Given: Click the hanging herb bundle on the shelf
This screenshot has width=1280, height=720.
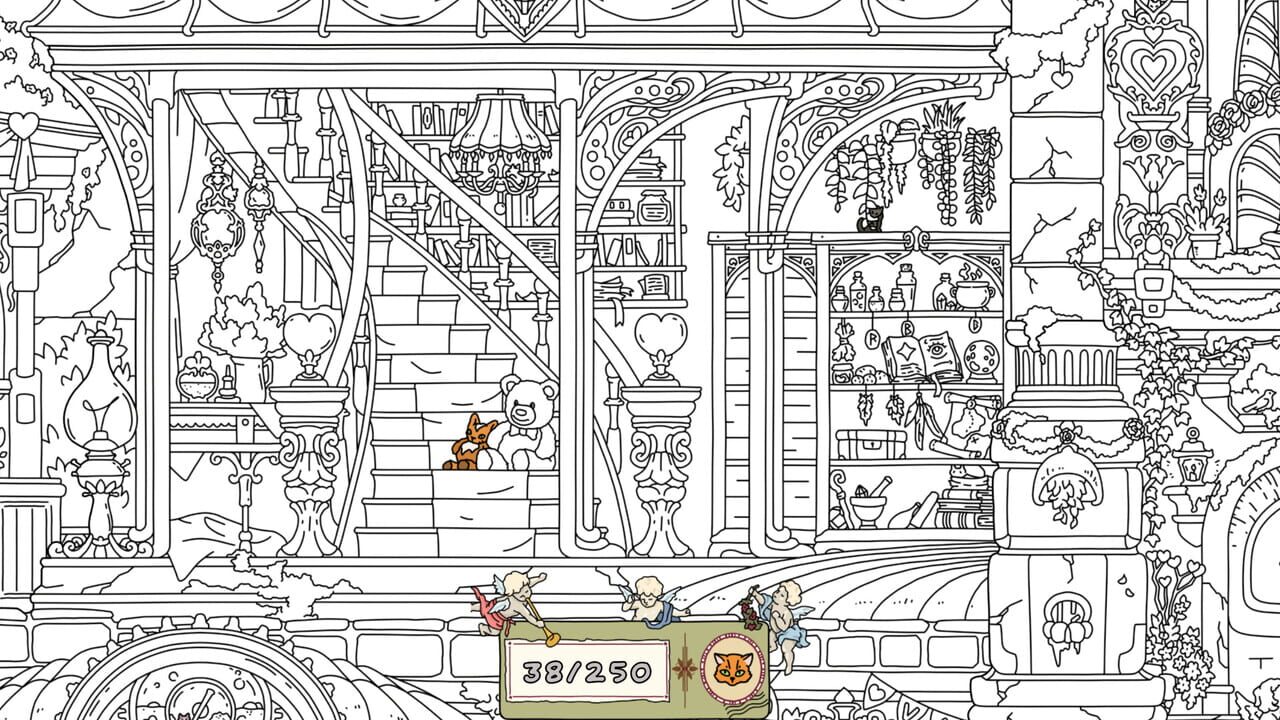Looking at the screenshot, I should click(x=844, y=342).
